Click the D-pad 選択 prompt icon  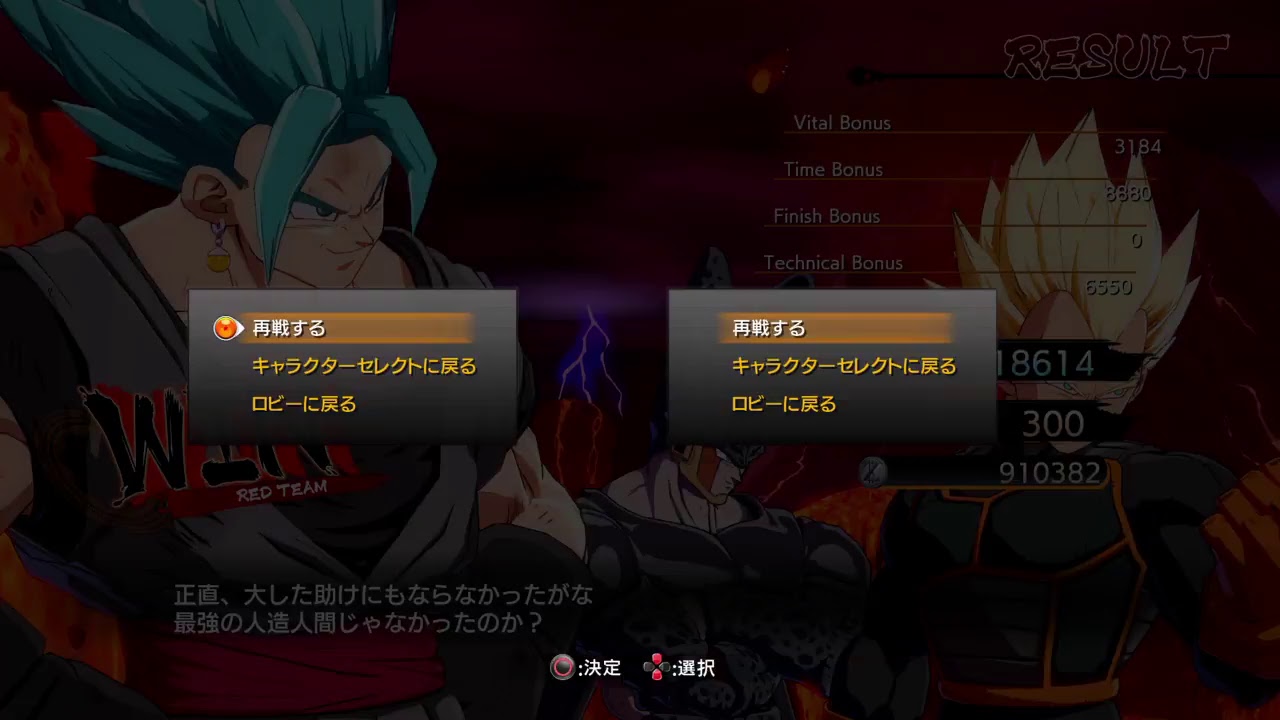click(x=658, y=668)
